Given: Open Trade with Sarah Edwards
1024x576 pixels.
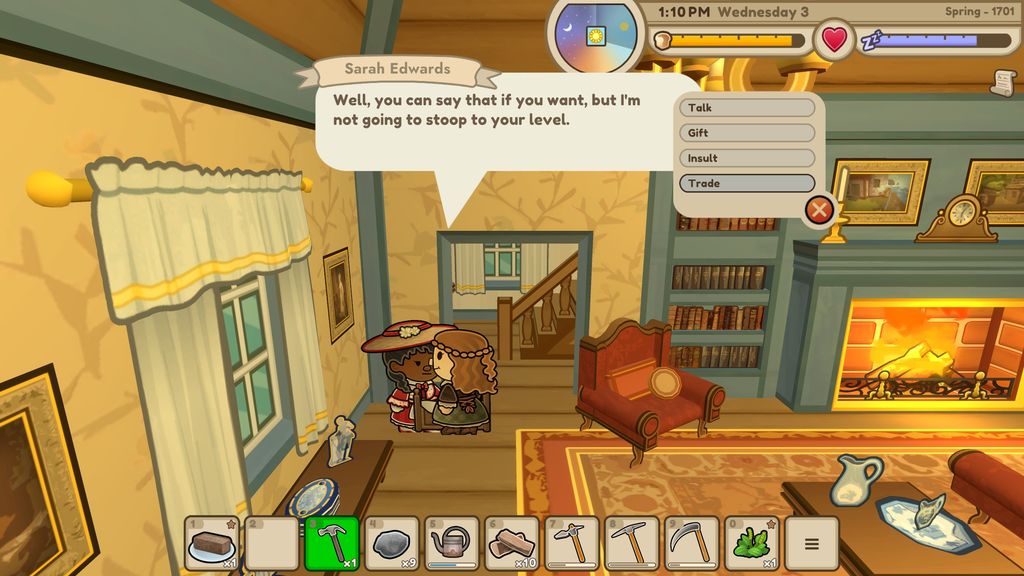Looking at the screenshot, I should pyautogui.click(x=747, y=183).
